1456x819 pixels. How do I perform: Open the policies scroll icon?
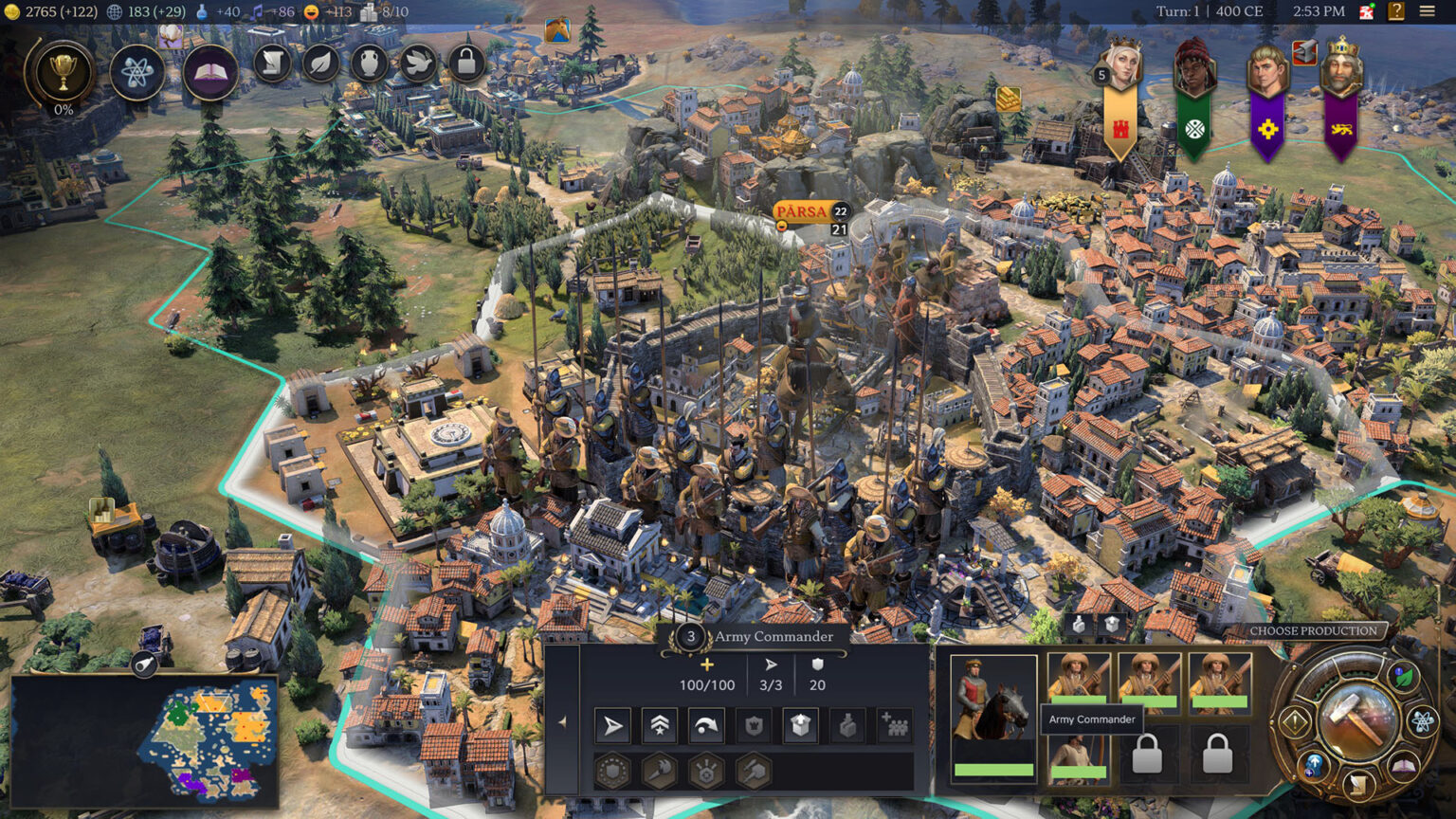coord(273,64)
